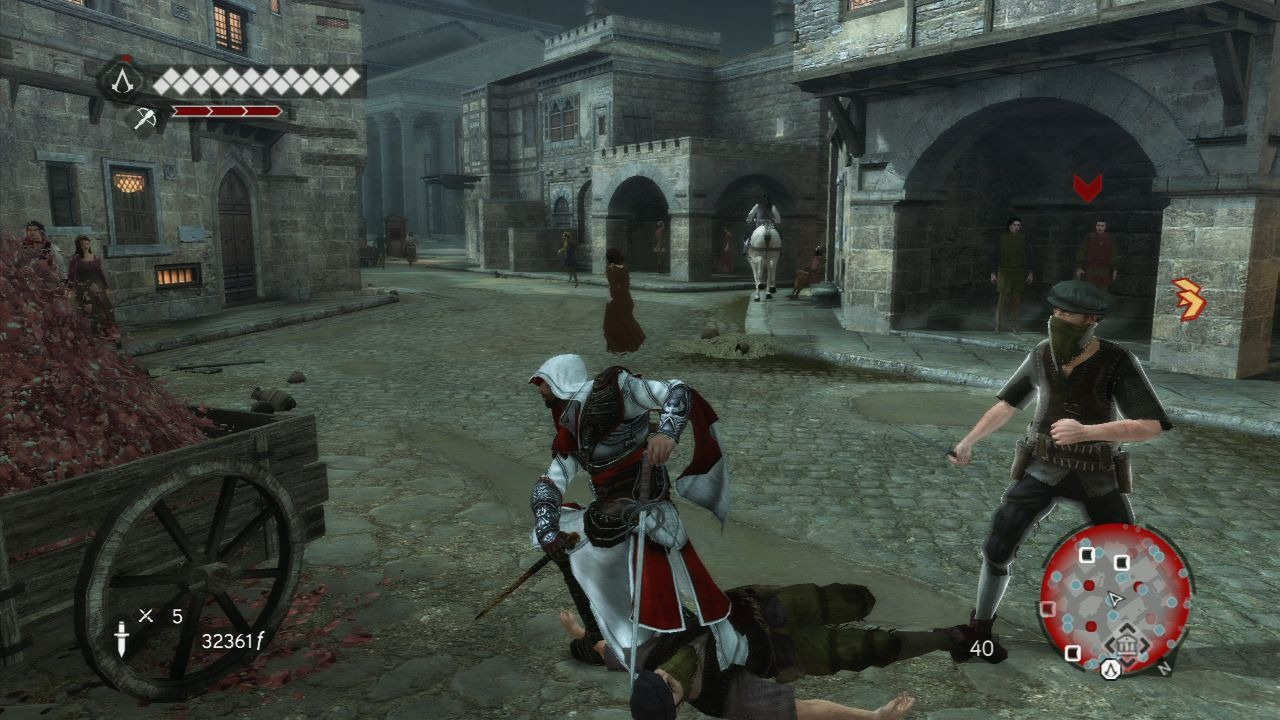This screenshot has height=720, width=1280.
Task: Select the crossbow icon beside the red bar
Action: [x=145, y=118]
